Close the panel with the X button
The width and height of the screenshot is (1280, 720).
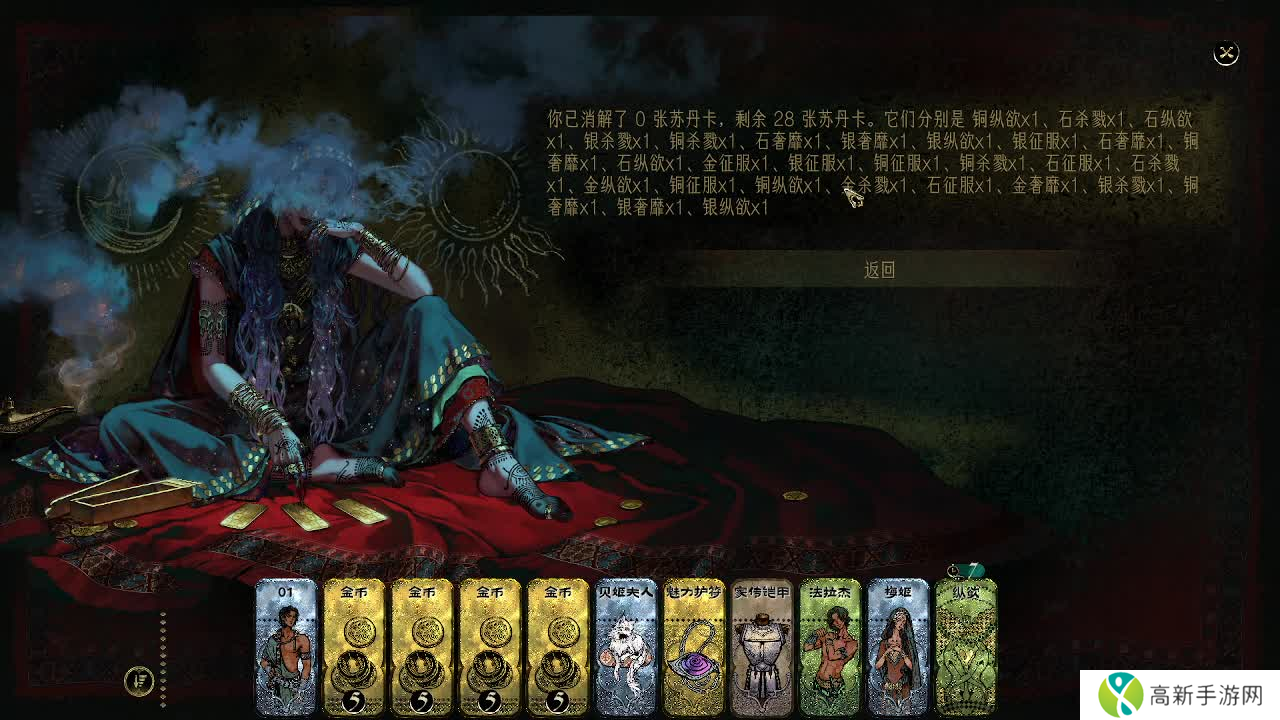coord(1226,54)
